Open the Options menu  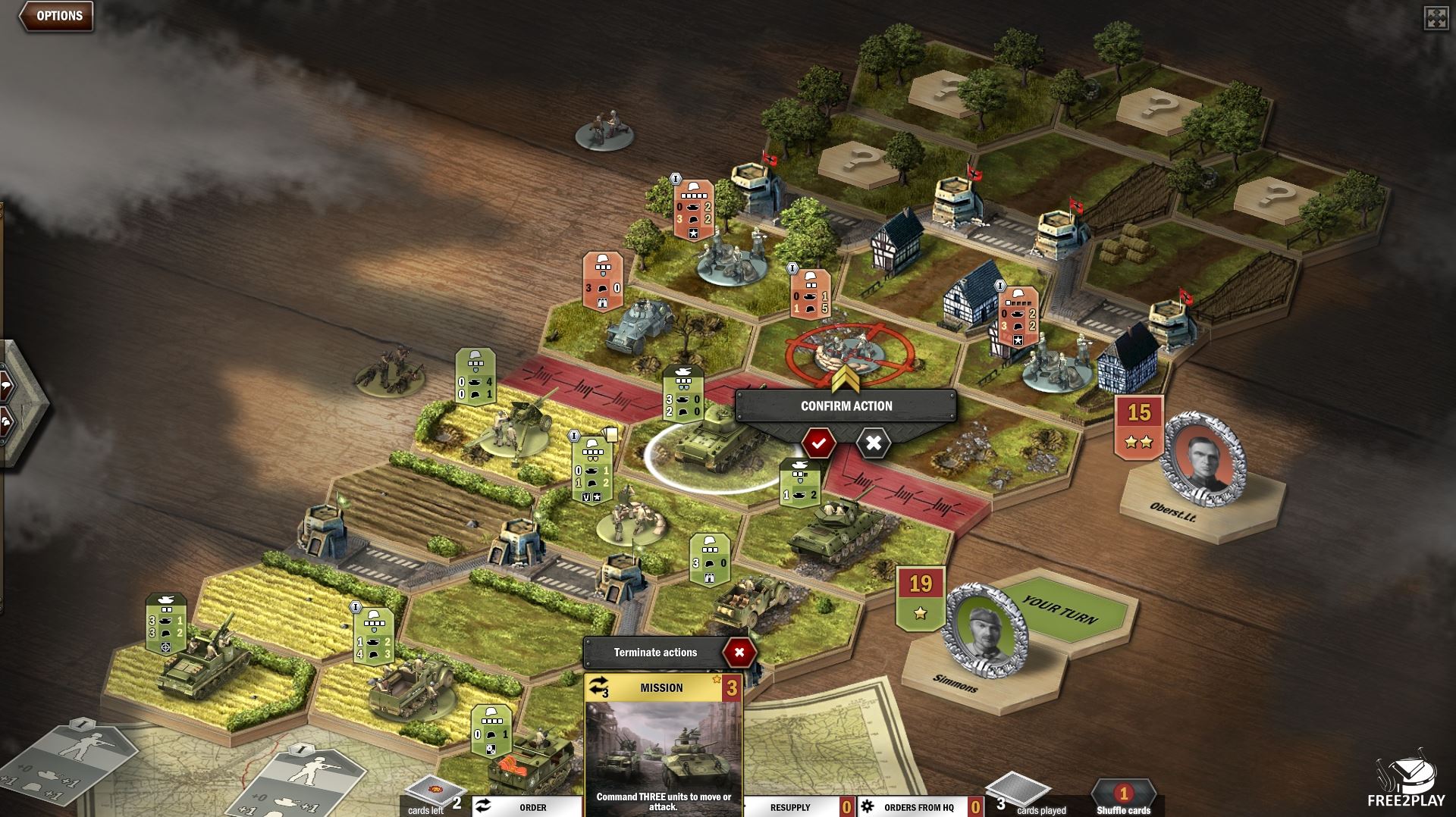[x=58, y=16]
